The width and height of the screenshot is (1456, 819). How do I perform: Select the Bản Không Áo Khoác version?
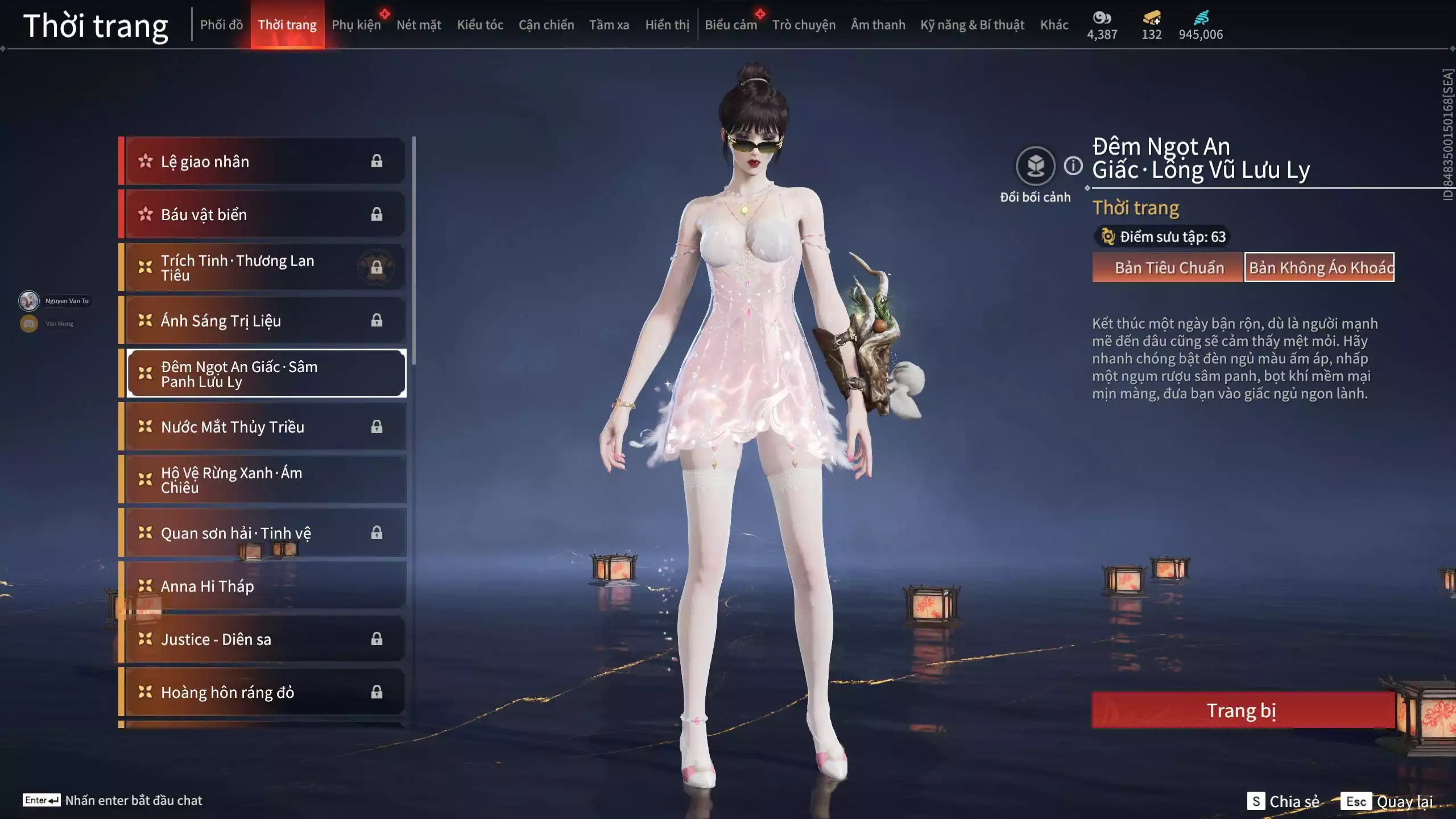1319,267
